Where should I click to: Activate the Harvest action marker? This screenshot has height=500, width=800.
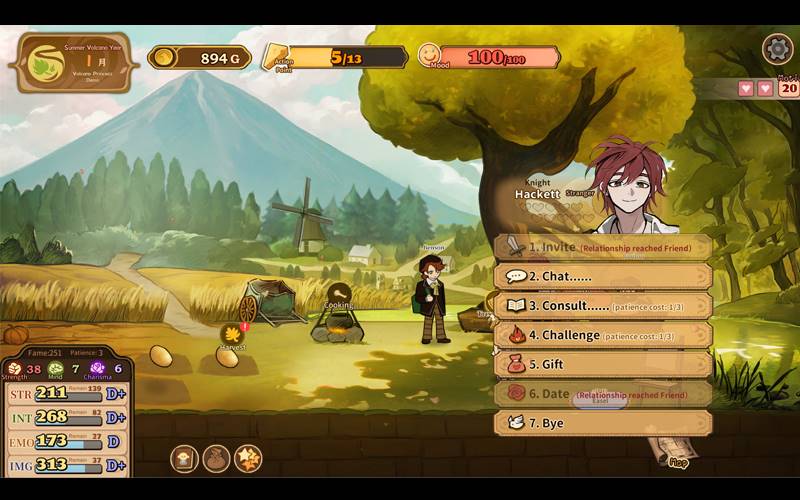tap(233, 333)
